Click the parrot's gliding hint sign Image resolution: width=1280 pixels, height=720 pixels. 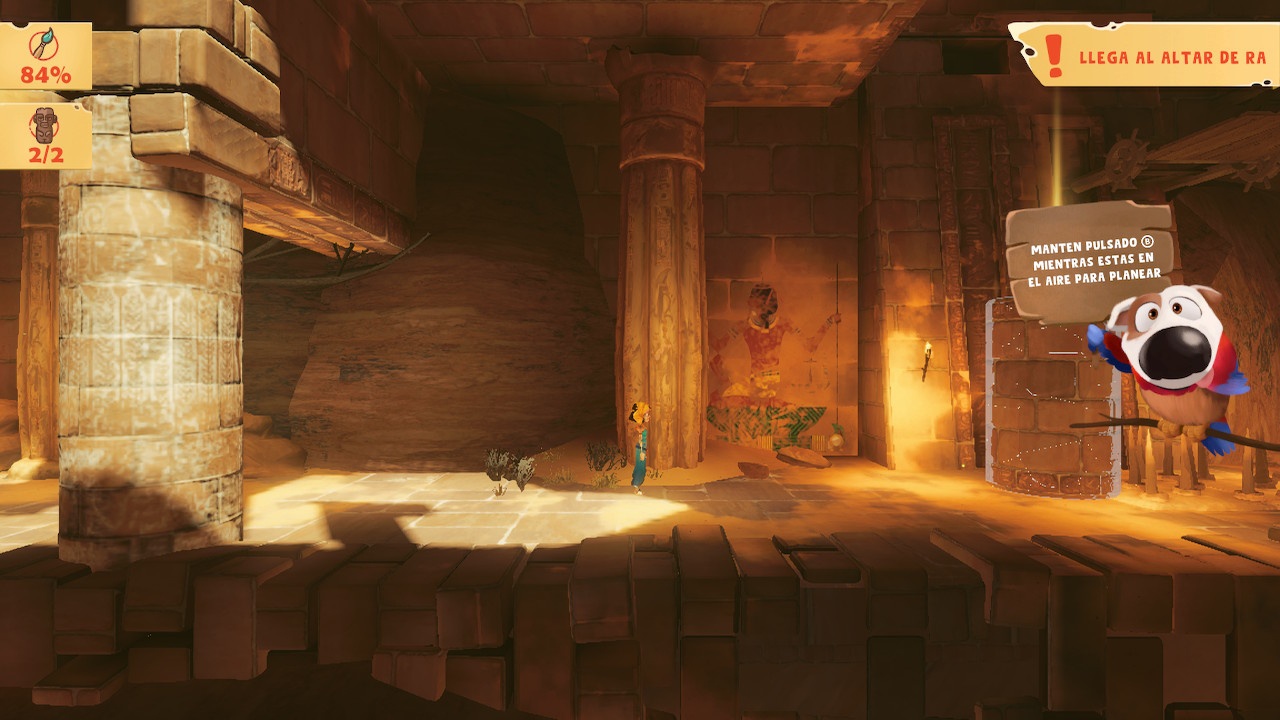pyautogui.click(x=1087, y=261)
